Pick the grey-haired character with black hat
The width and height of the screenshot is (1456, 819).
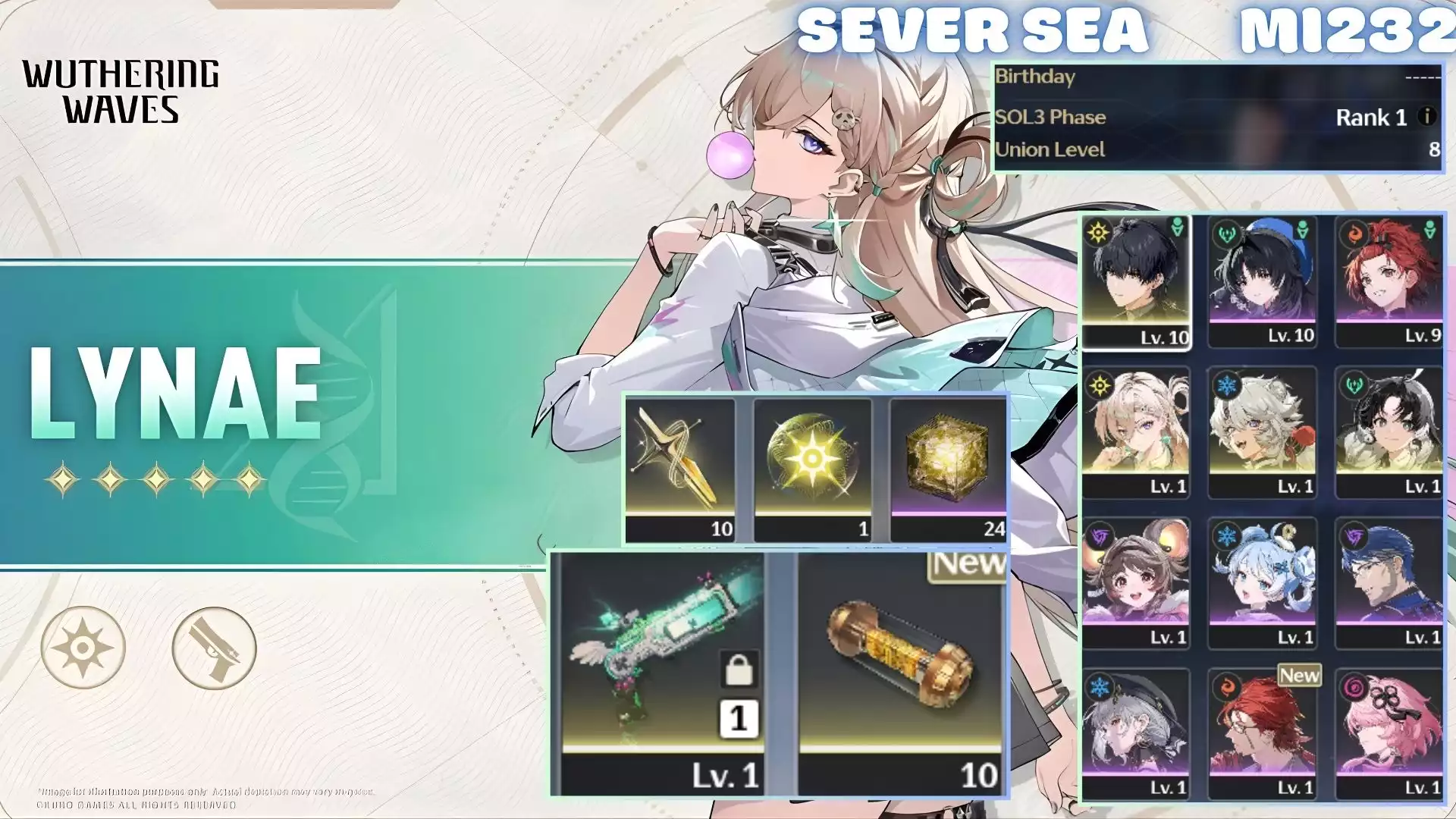tap(1135, 733)
